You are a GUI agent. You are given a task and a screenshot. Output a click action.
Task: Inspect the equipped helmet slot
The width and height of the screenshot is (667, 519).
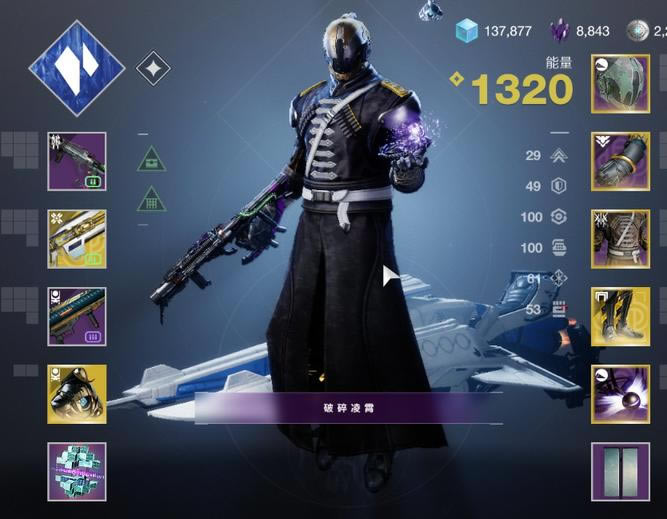point(620,84)
